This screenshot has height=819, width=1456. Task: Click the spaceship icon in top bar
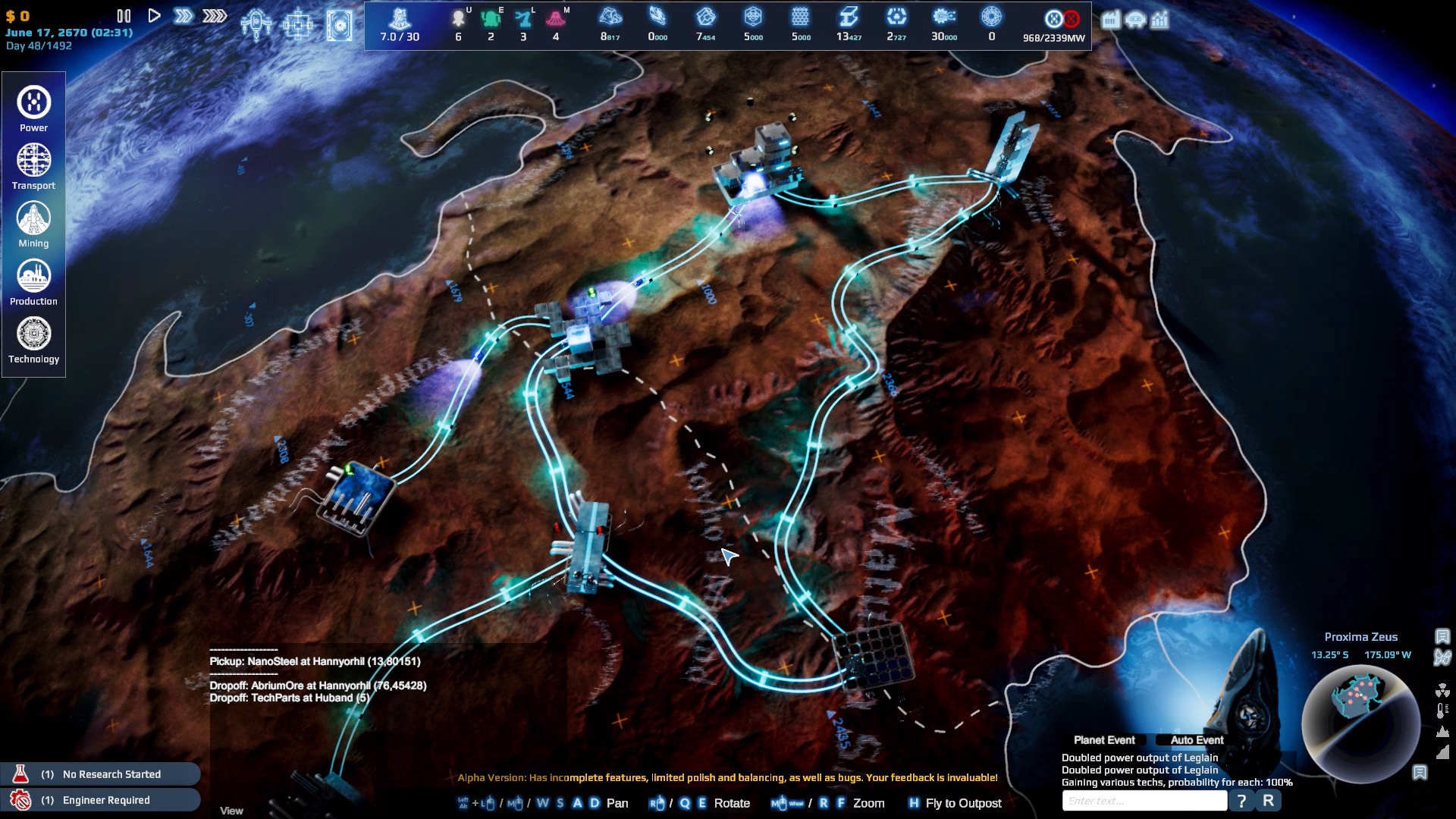pos(256,24)
